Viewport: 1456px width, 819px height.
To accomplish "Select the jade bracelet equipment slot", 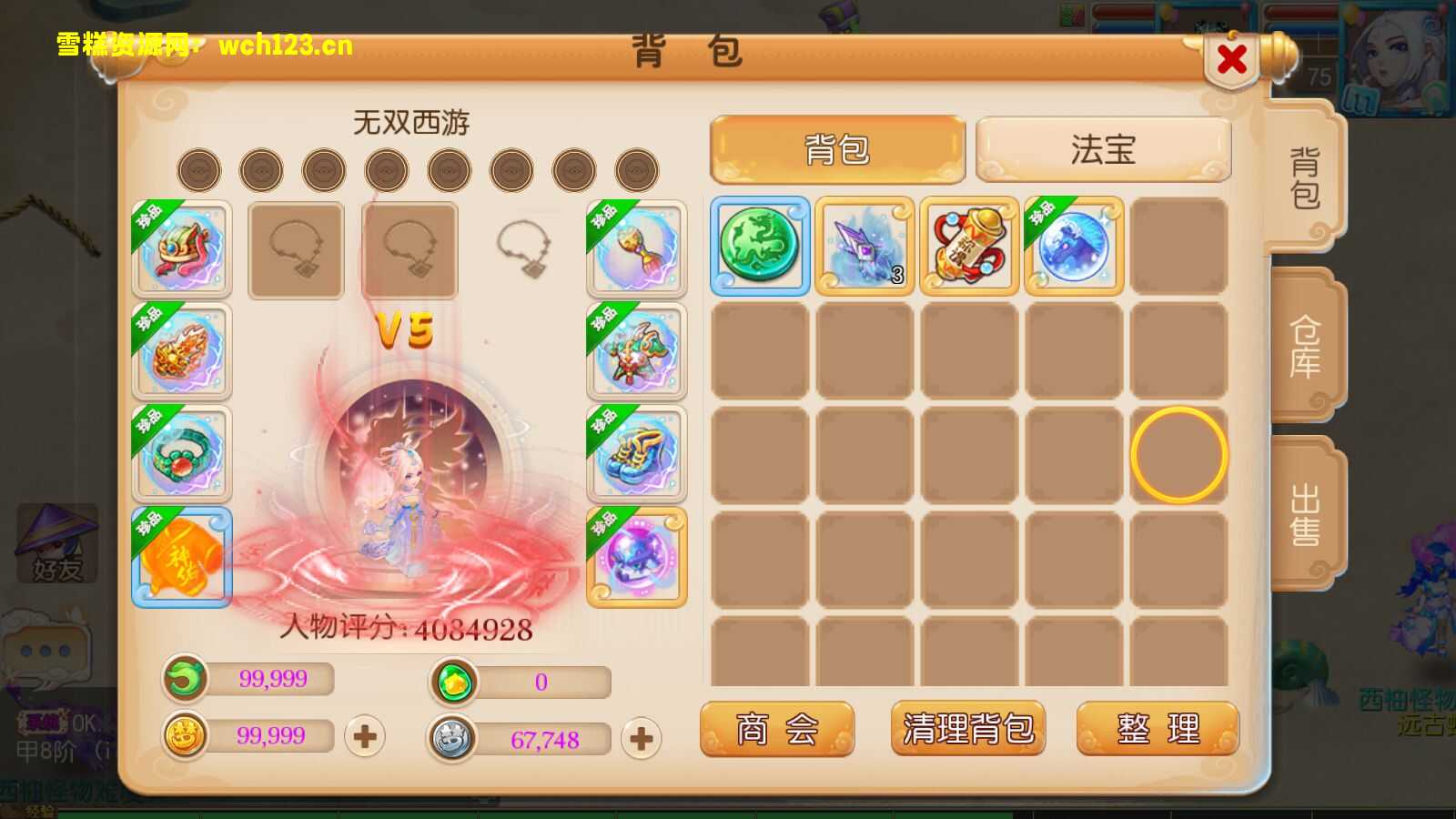I will (181, 456).
